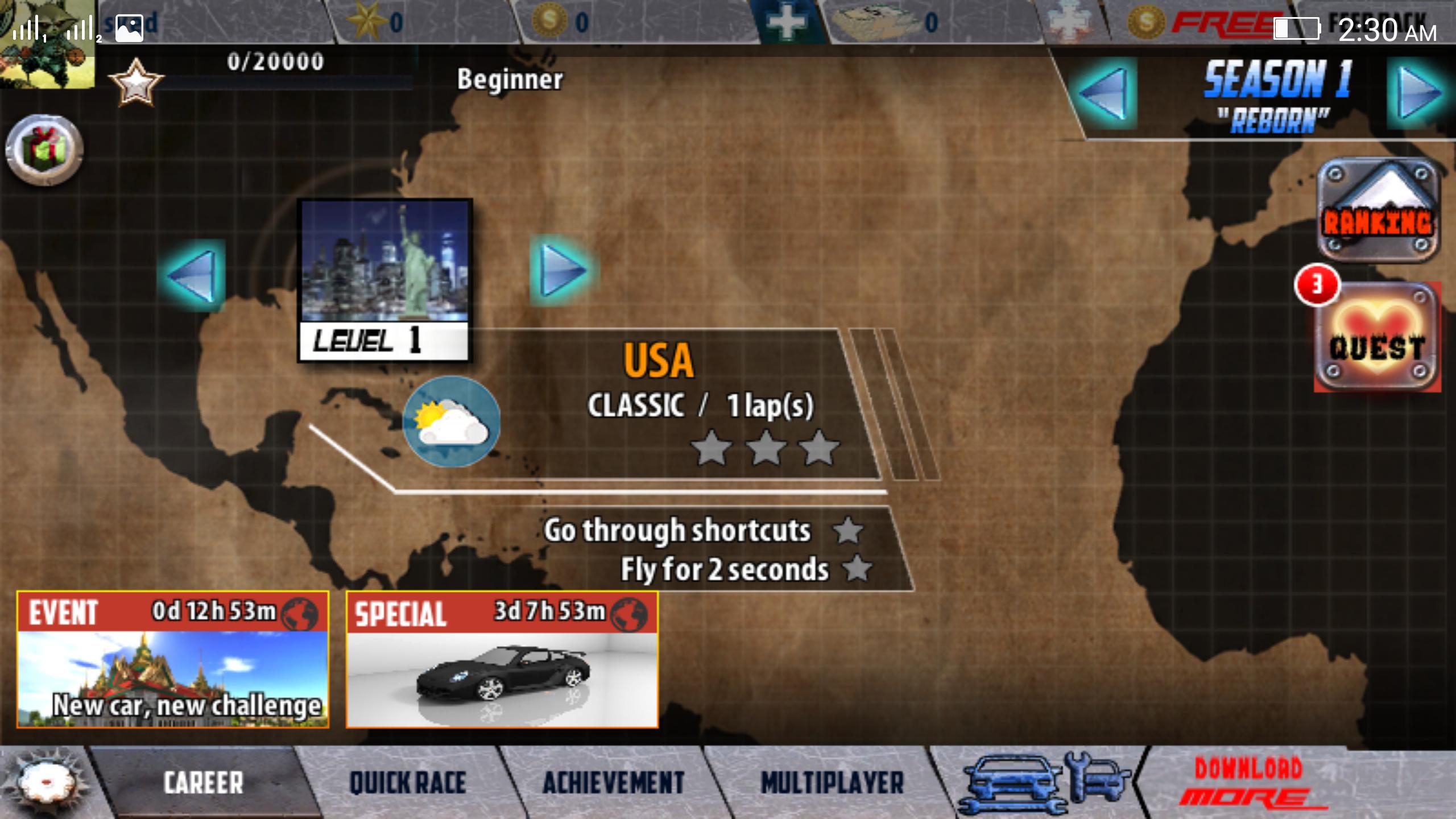Open the Special black car offer tile
Image resolution: width=1456 pixels, height=819 pixels.
[x=502, y=660]
